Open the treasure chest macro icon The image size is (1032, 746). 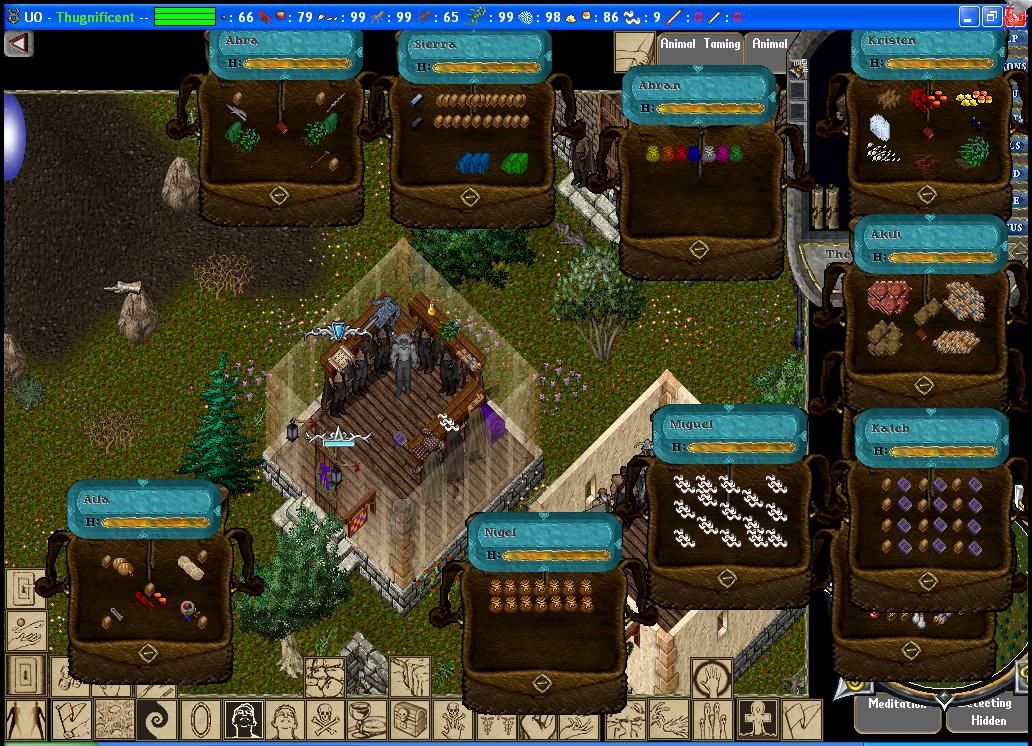411,718
